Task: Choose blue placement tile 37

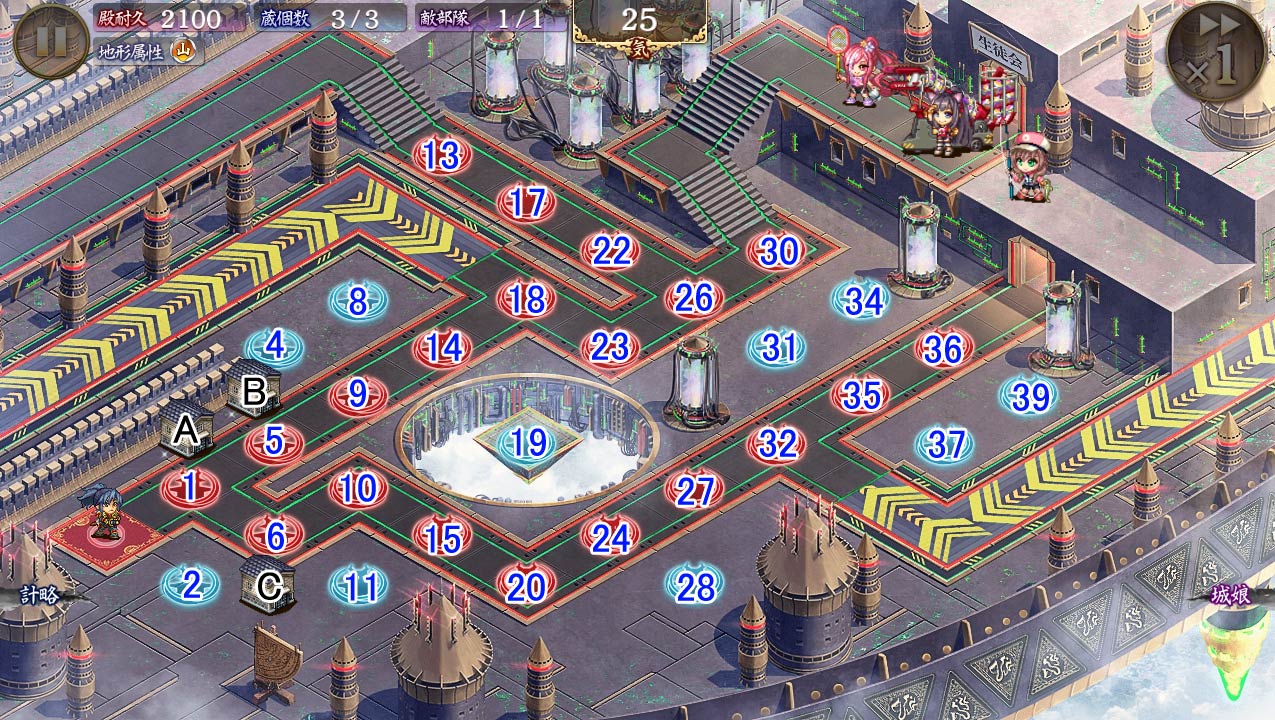Action: (946, 444)
